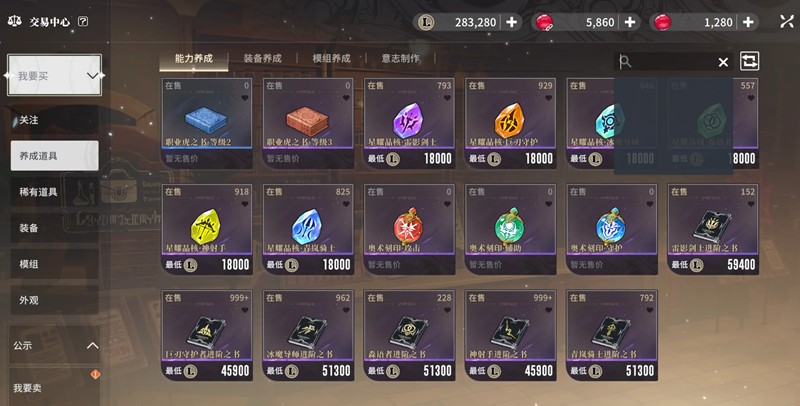Show the 外观 category
Screen dimensions: 800x406
[x=29, y=299]
